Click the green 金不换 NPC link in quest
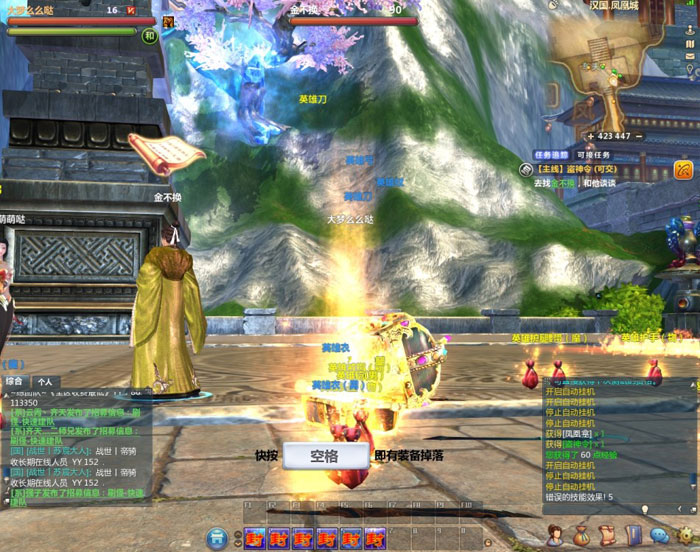700x552 pixels. [568, 184]
